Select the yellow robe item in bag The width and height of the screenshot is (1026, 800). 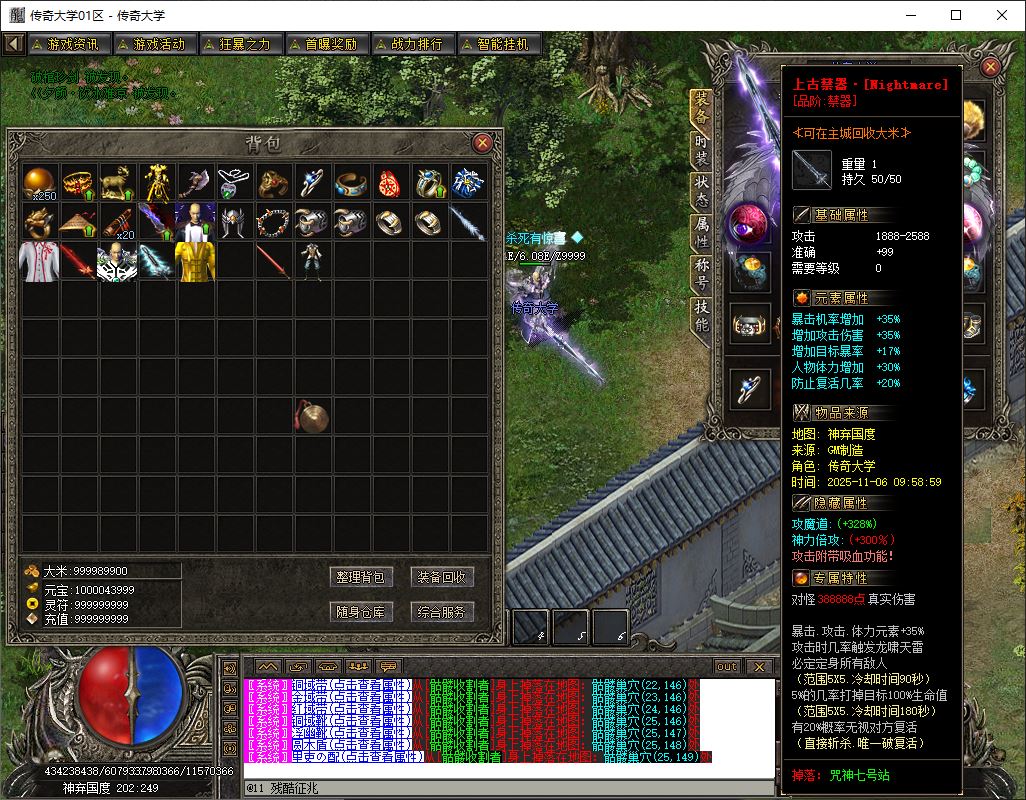coord(196,260)
